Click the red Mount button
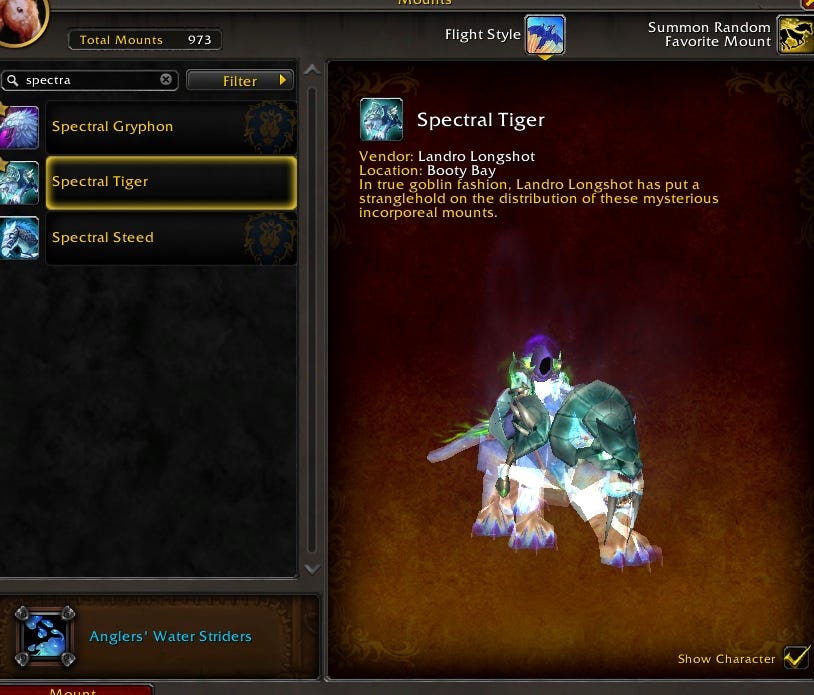This screenshot has width=814, height=695. 76,689
